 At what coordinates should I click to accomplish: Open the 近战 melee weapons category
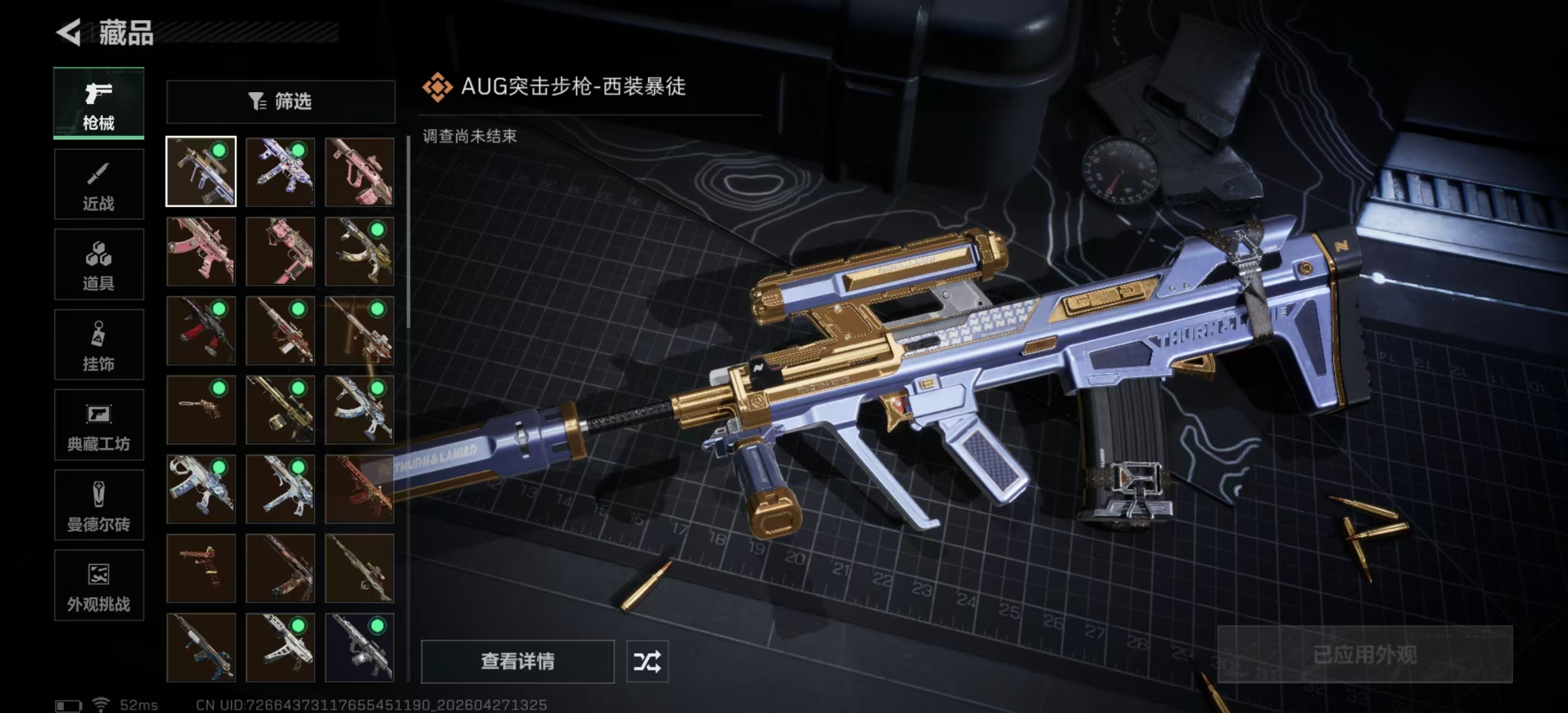click(x=99, y=184)
